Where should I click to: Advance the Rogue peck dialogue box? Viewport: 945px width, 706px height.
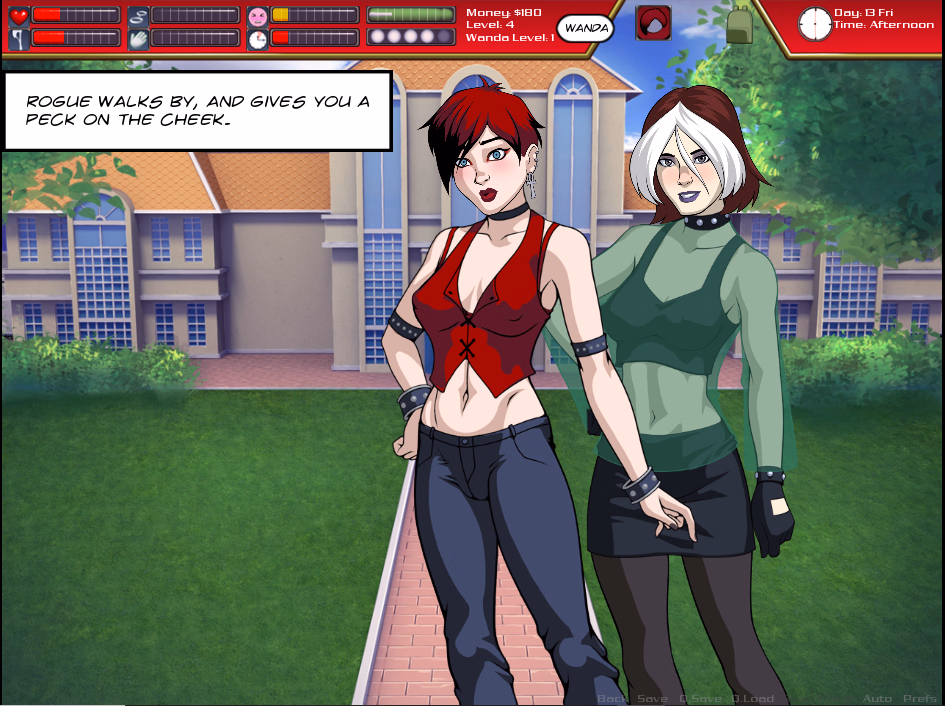click(196, 110)
